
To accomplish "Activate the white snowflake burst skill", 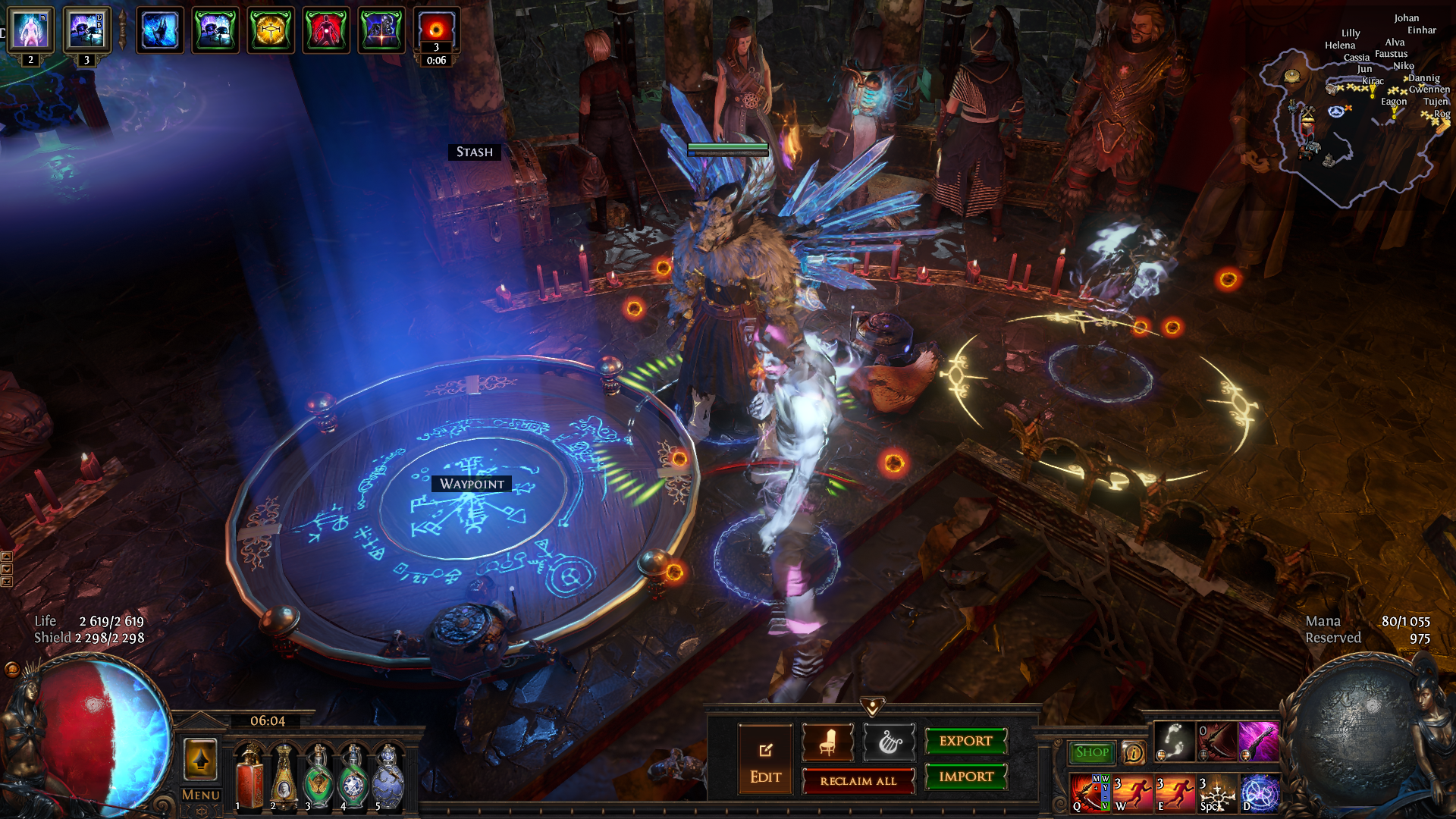I will [1217, 794].
